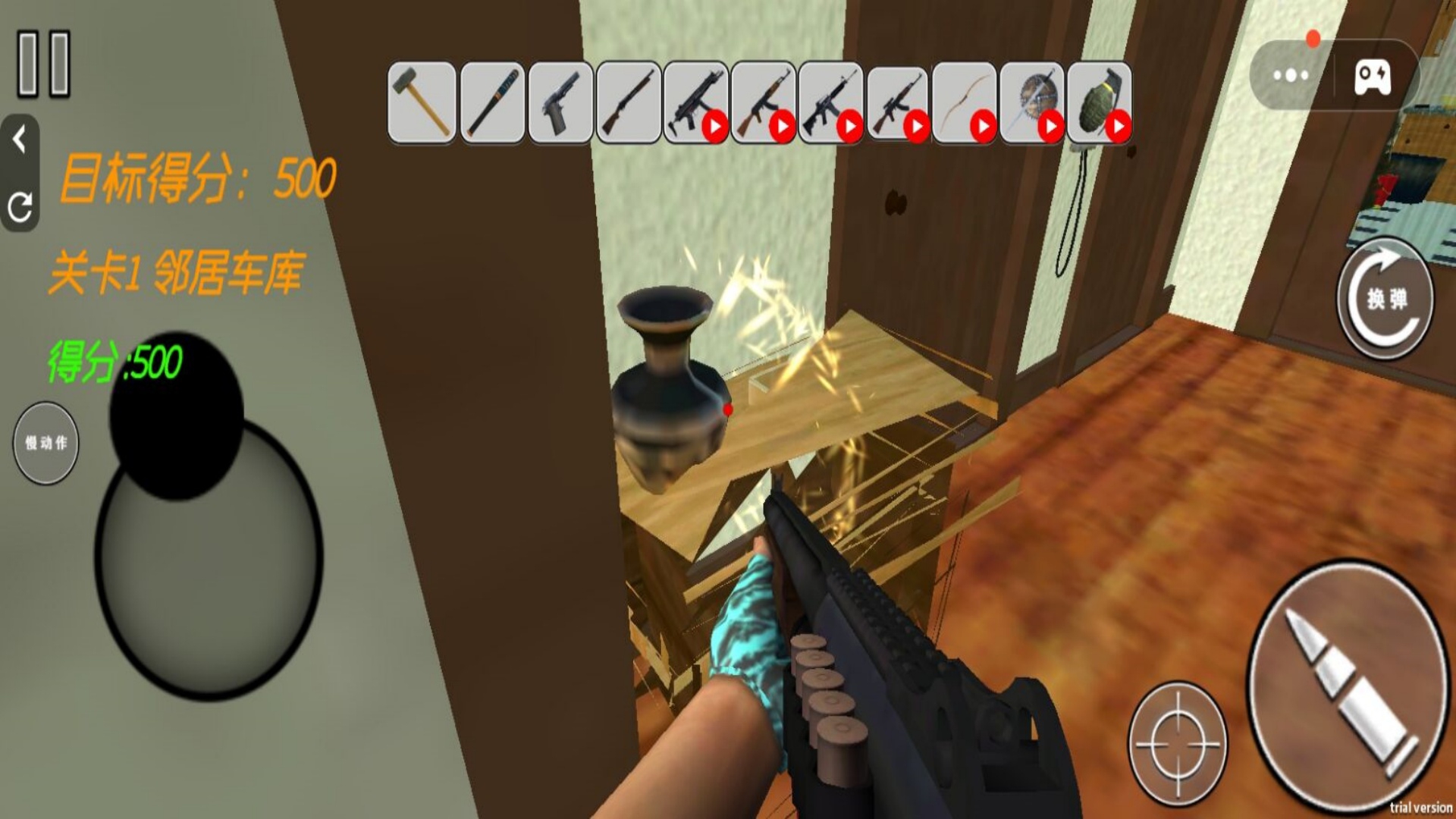Choose the shotgun weapon slot
The width and height of the screenshot is (1456, 819).
point(628,103)
